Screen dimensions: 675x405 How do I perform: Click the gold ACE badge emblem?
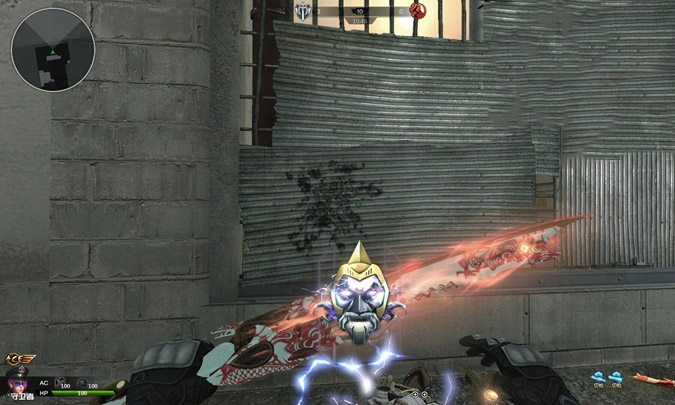click(17, 360)
